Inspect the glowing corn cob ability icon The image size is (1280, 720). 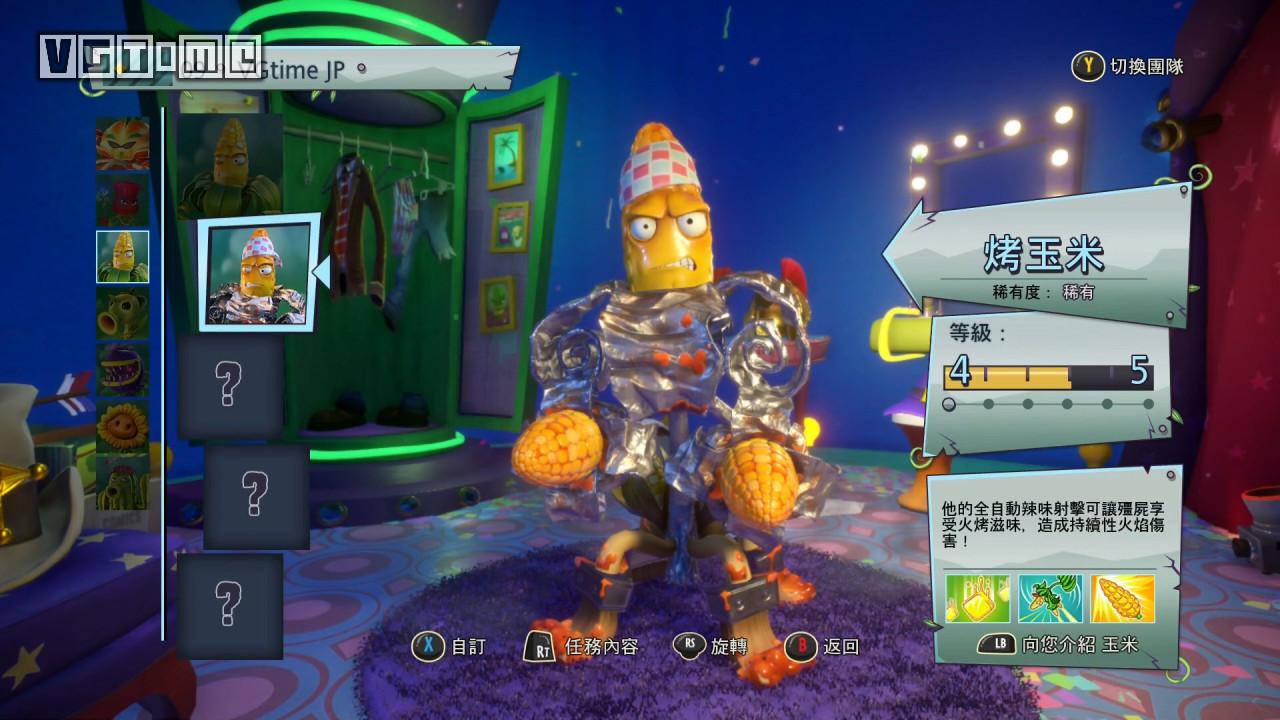pyautogui.click(x=1122, y=598)
